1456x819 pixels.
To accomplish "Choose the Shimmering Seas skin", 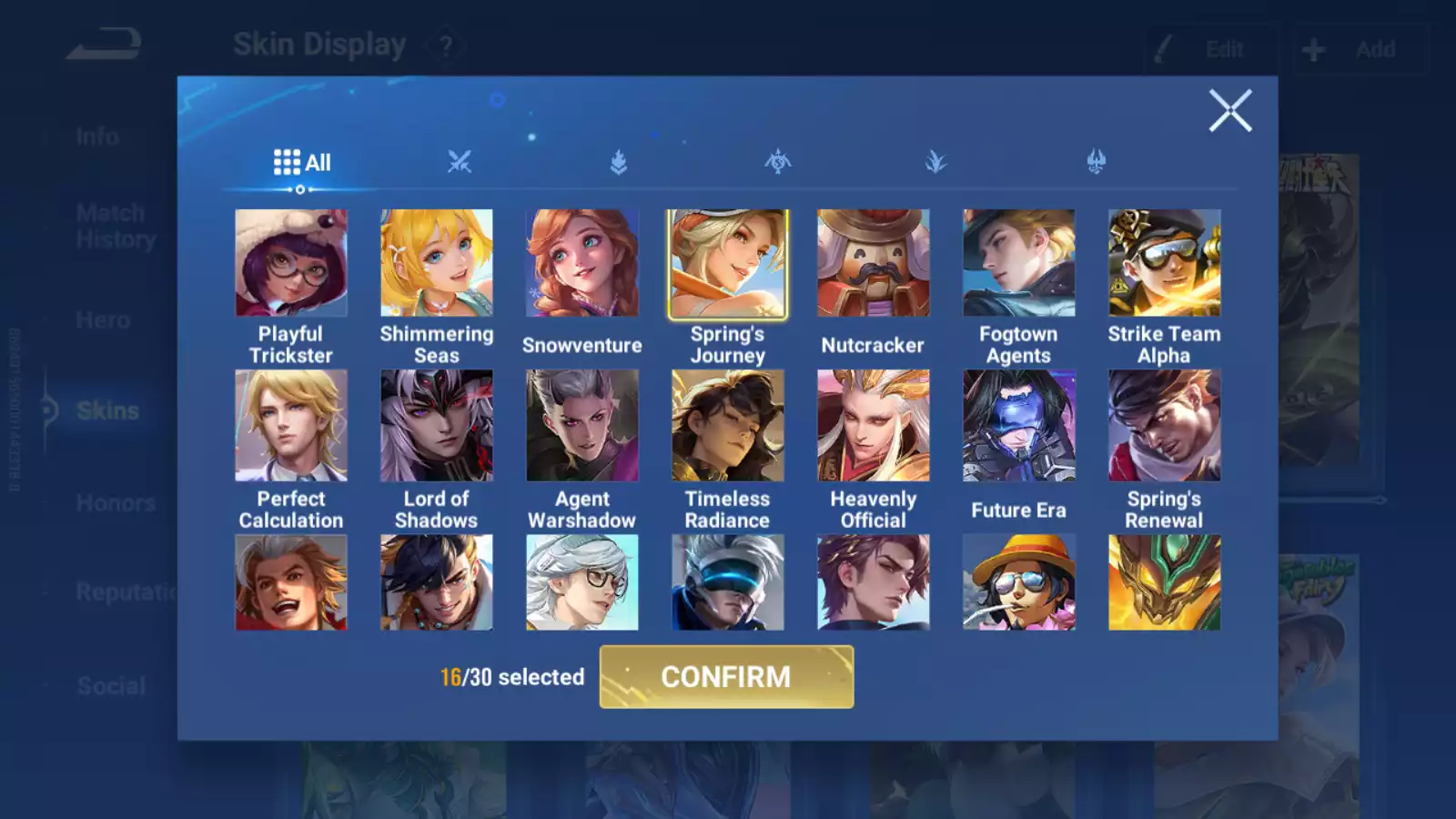I will tap(437, 263).
